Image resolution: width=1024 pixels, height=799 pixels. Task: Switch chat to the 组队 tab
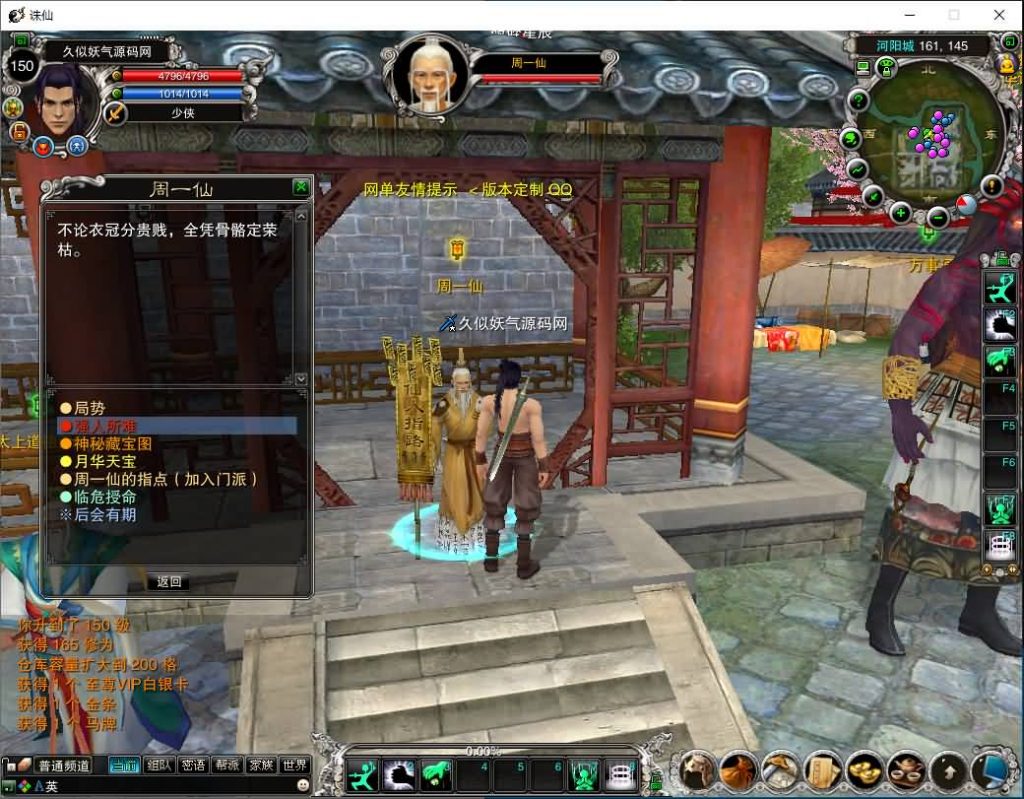[158, 765]
